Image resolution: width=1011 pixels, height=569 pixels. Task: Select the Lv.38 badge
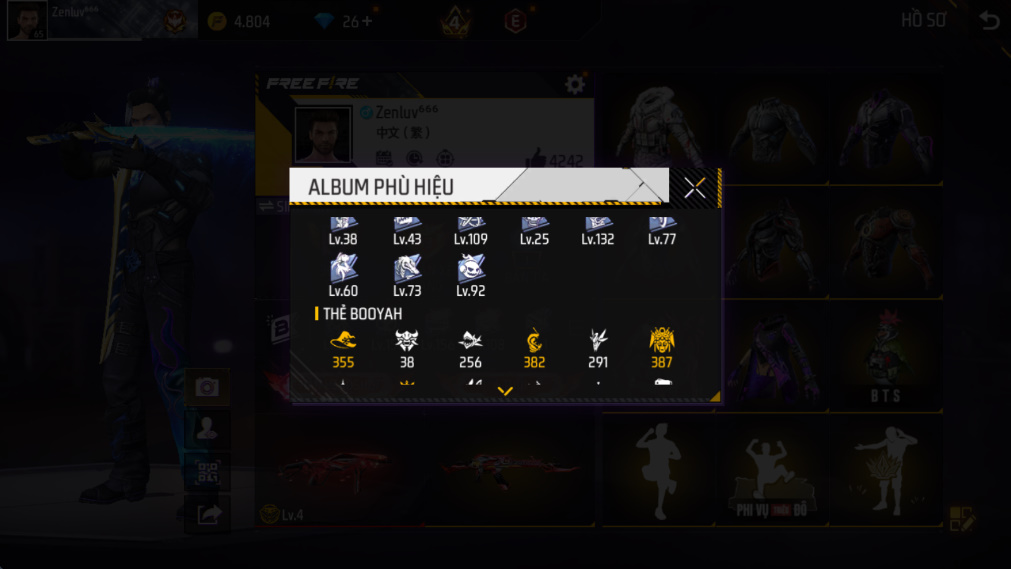[343, 227]
